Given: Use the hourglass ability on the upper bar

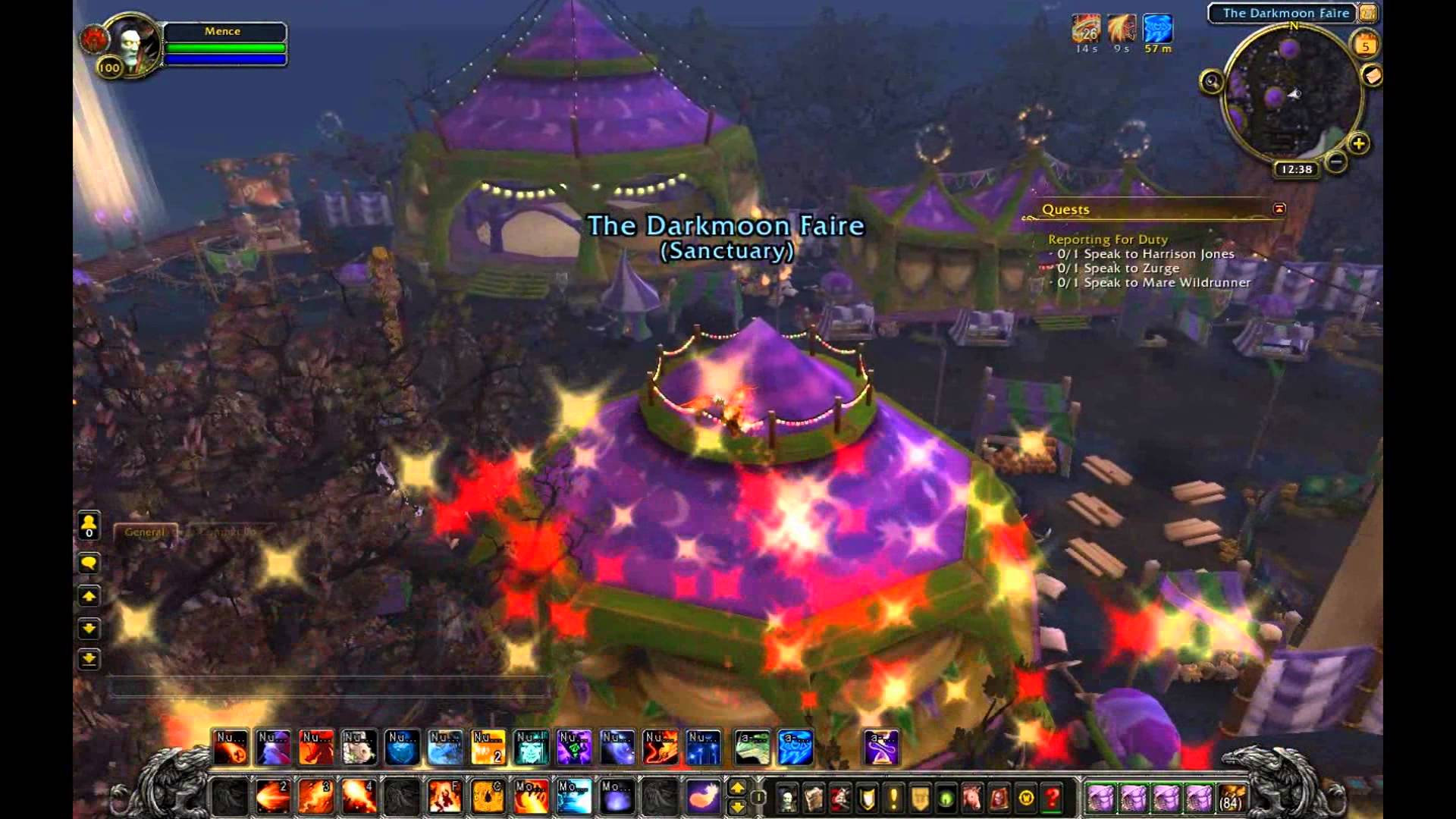Looking at the screenshot, I should tap(881, 748).
